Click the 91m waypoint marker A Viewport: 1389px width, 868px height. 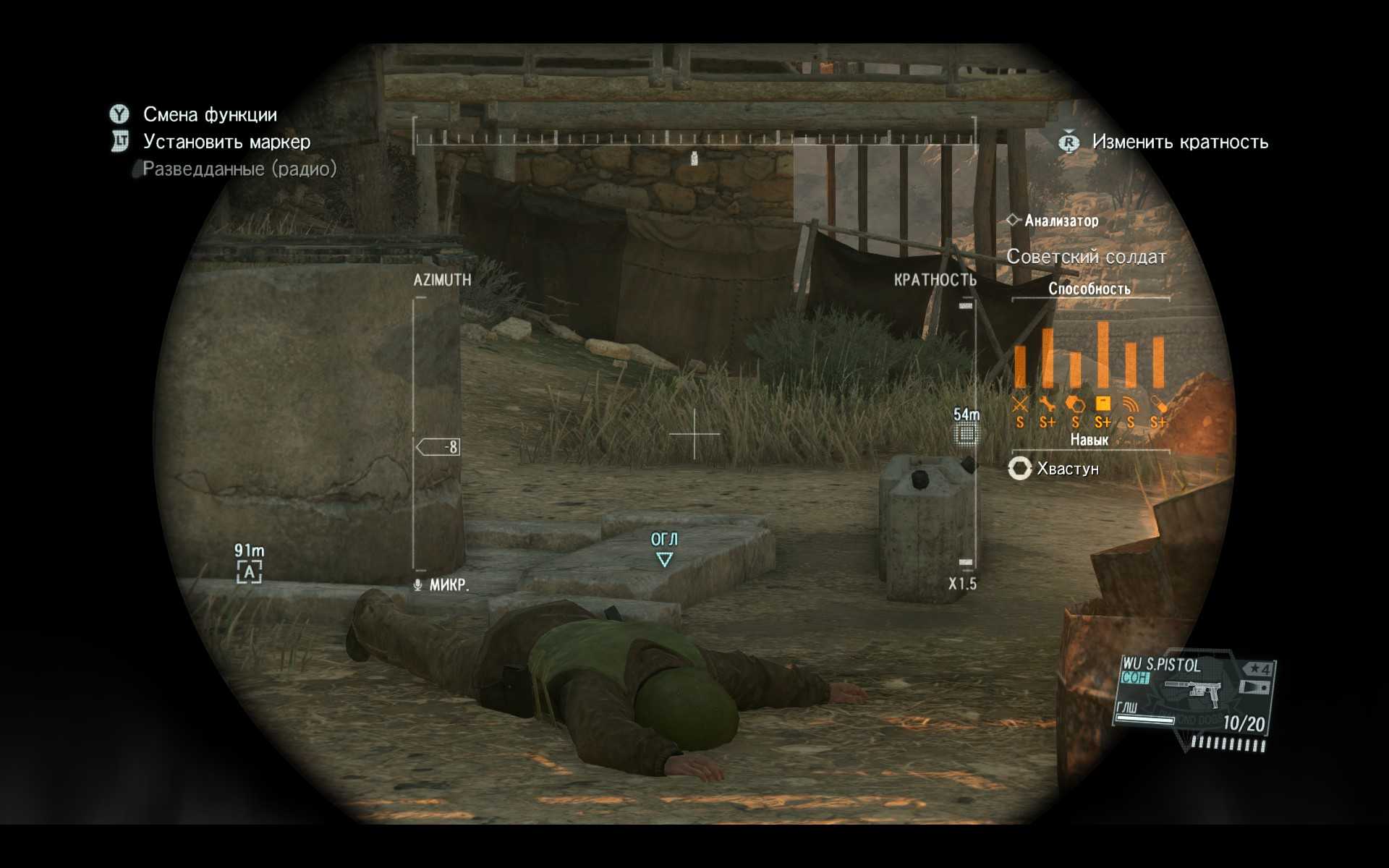pyautogui.click(x=249, y=572)
